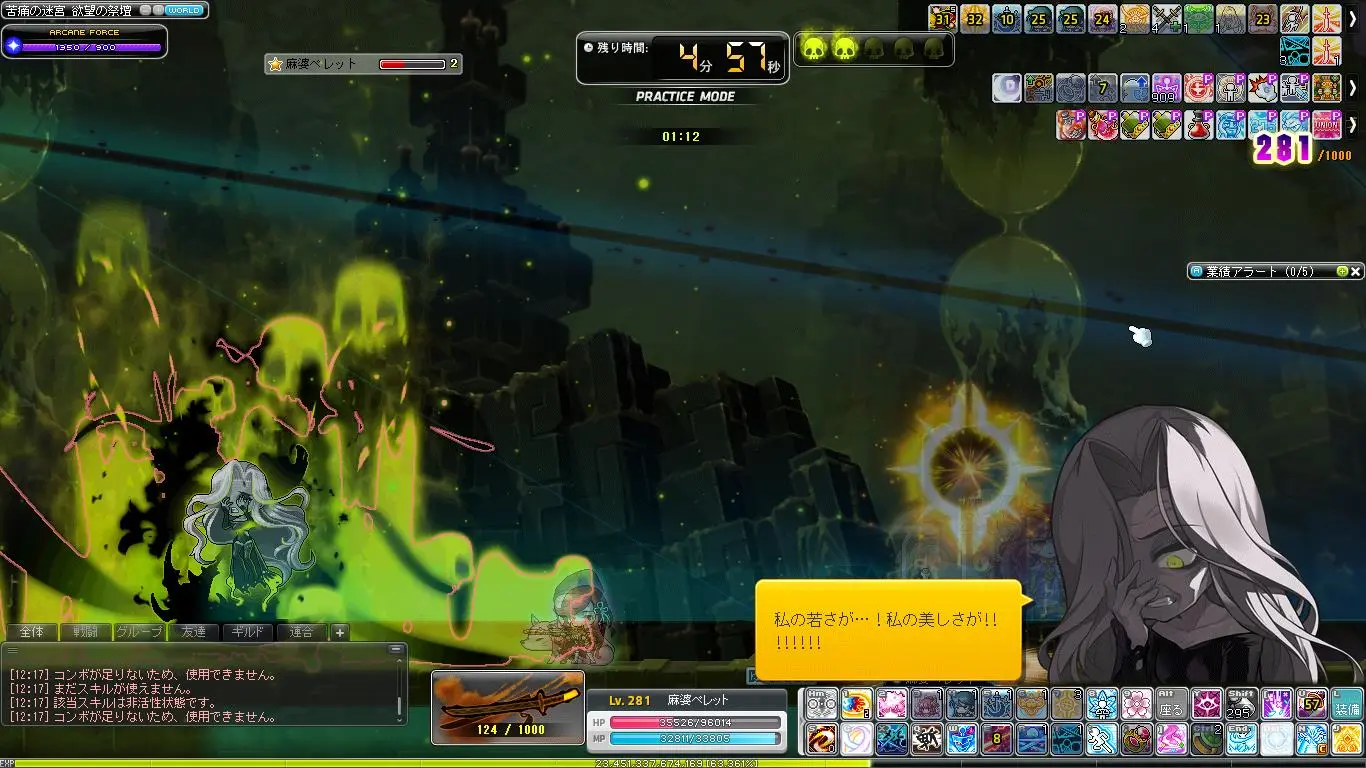
Task: Activate the 斬 kanji skill icon
Action: [x=927, y=740]
